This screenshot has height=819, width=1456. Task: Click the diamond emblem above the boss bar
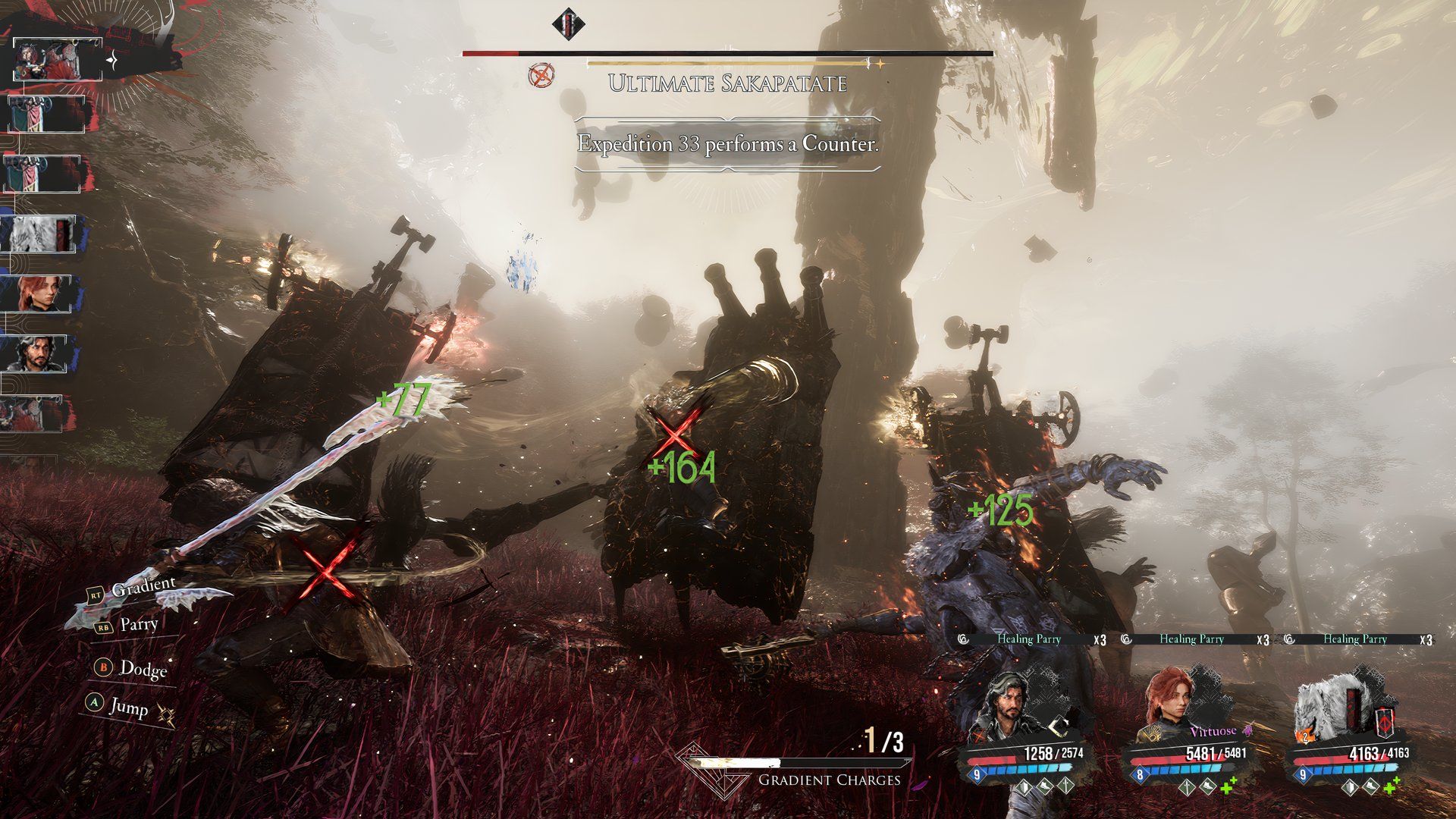coord(569,24)
